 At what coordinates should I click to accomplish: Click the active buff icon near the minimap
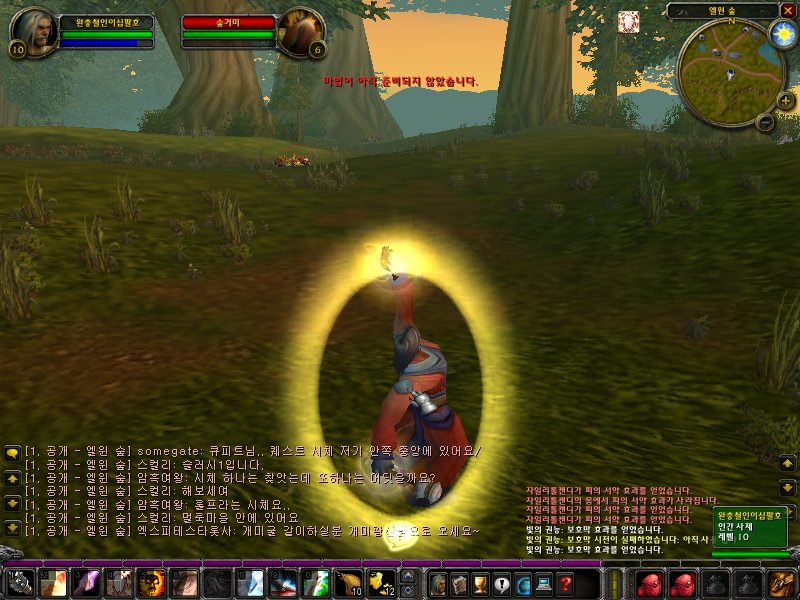click(629, 20)
